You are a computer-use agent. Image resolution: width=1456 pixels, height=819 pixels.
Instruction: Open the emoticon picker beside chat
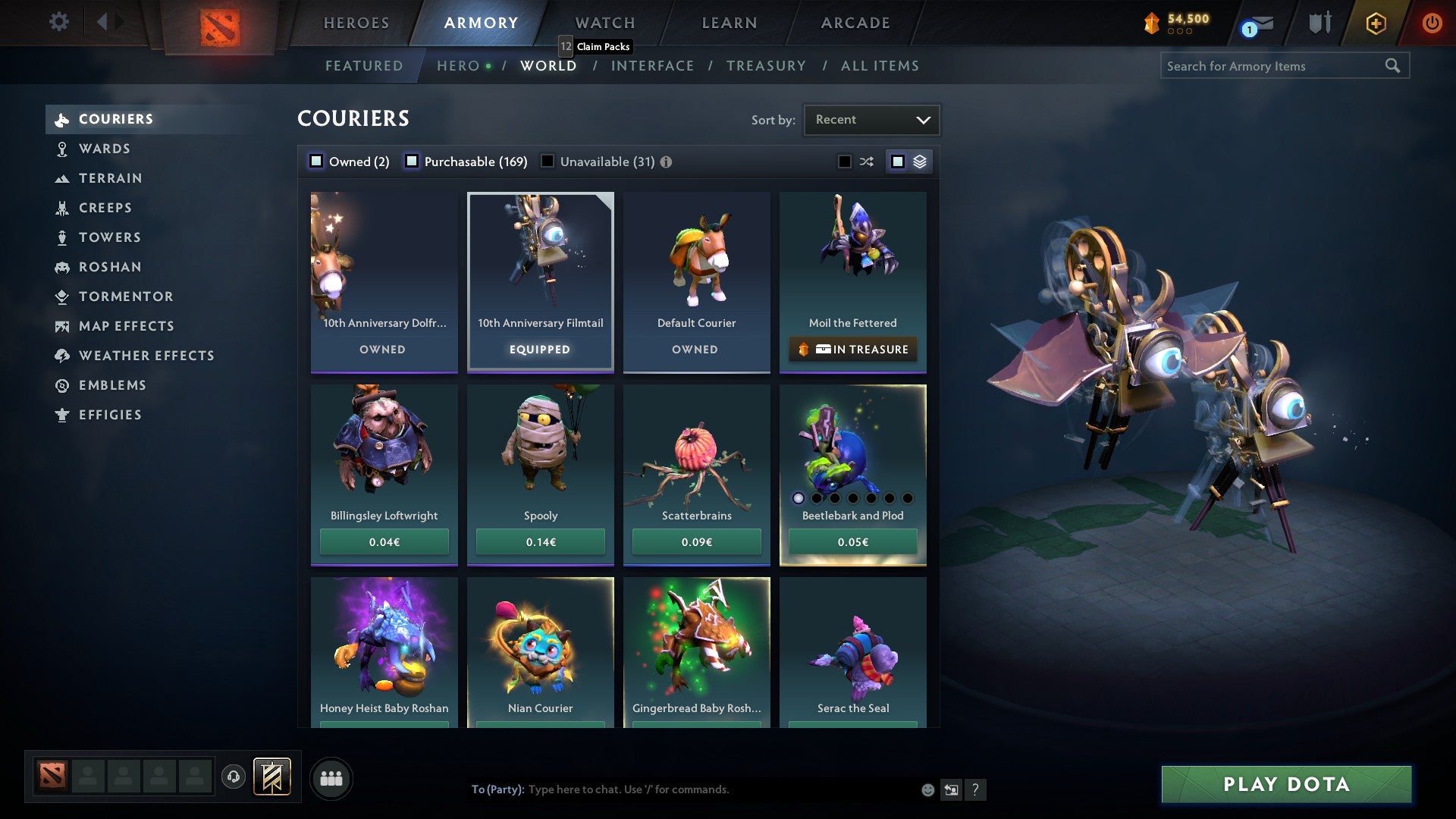click(x=927, y=789)
